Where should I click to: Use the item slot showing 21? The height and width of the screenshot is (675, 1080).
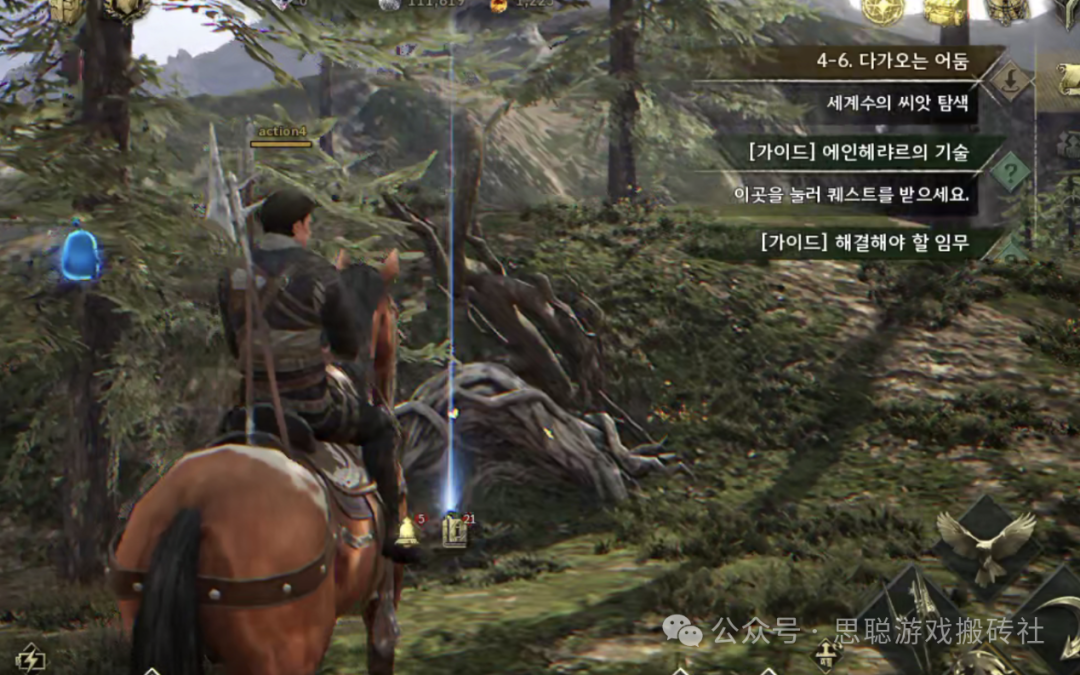point(455,530)
